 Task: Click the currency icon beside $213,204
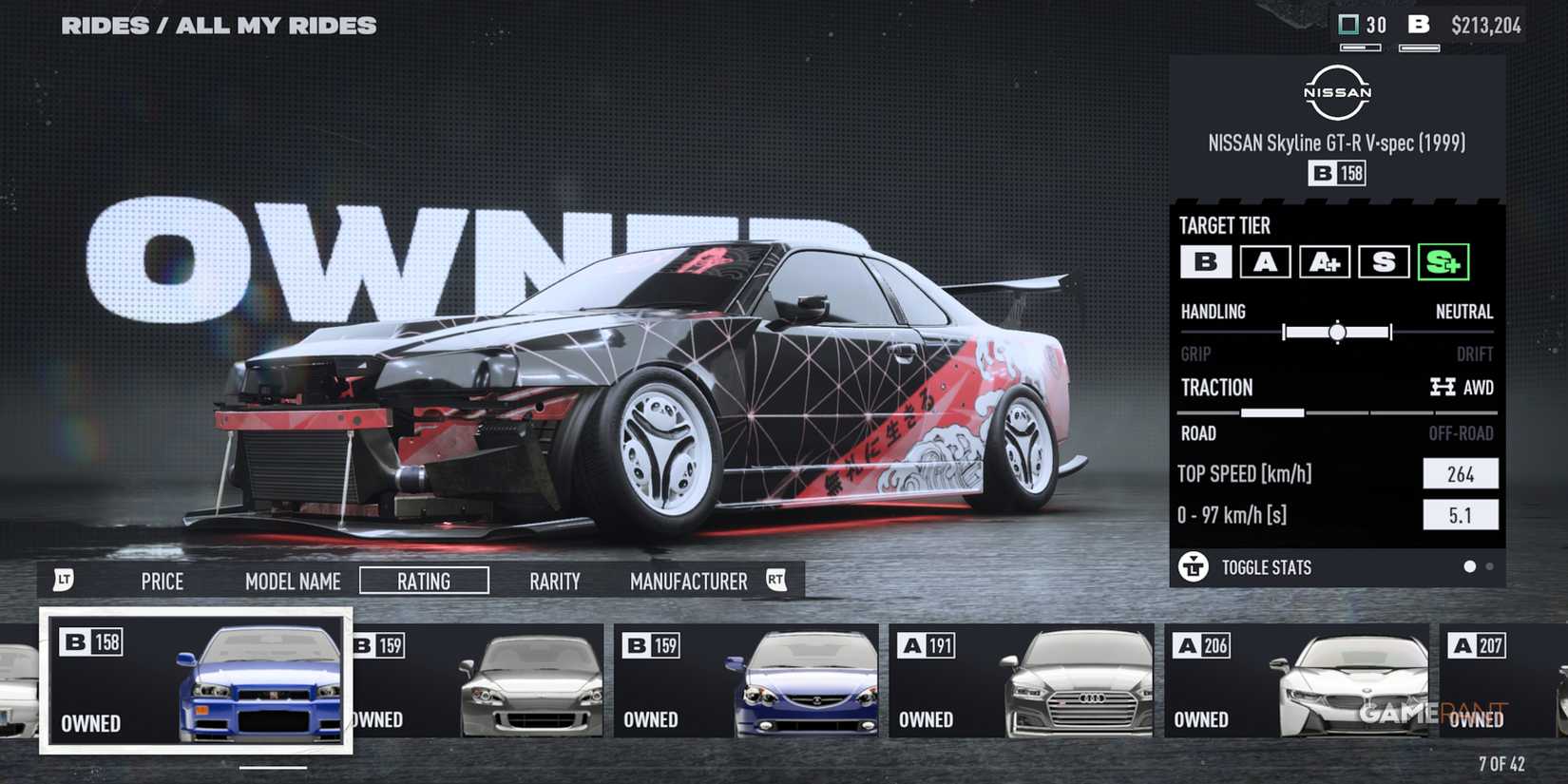(1420, 25)
